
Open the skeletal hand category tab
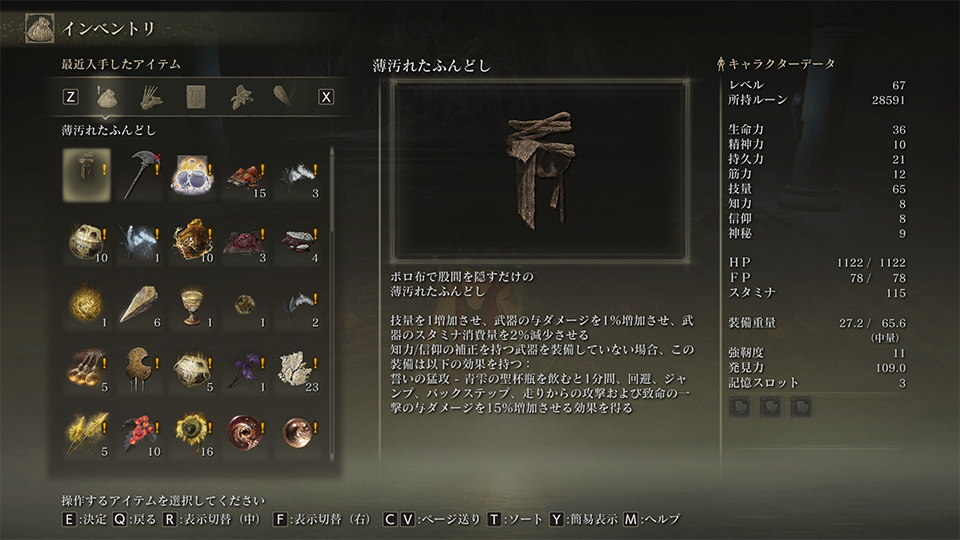pyautogui.click(x=151, y=97)
